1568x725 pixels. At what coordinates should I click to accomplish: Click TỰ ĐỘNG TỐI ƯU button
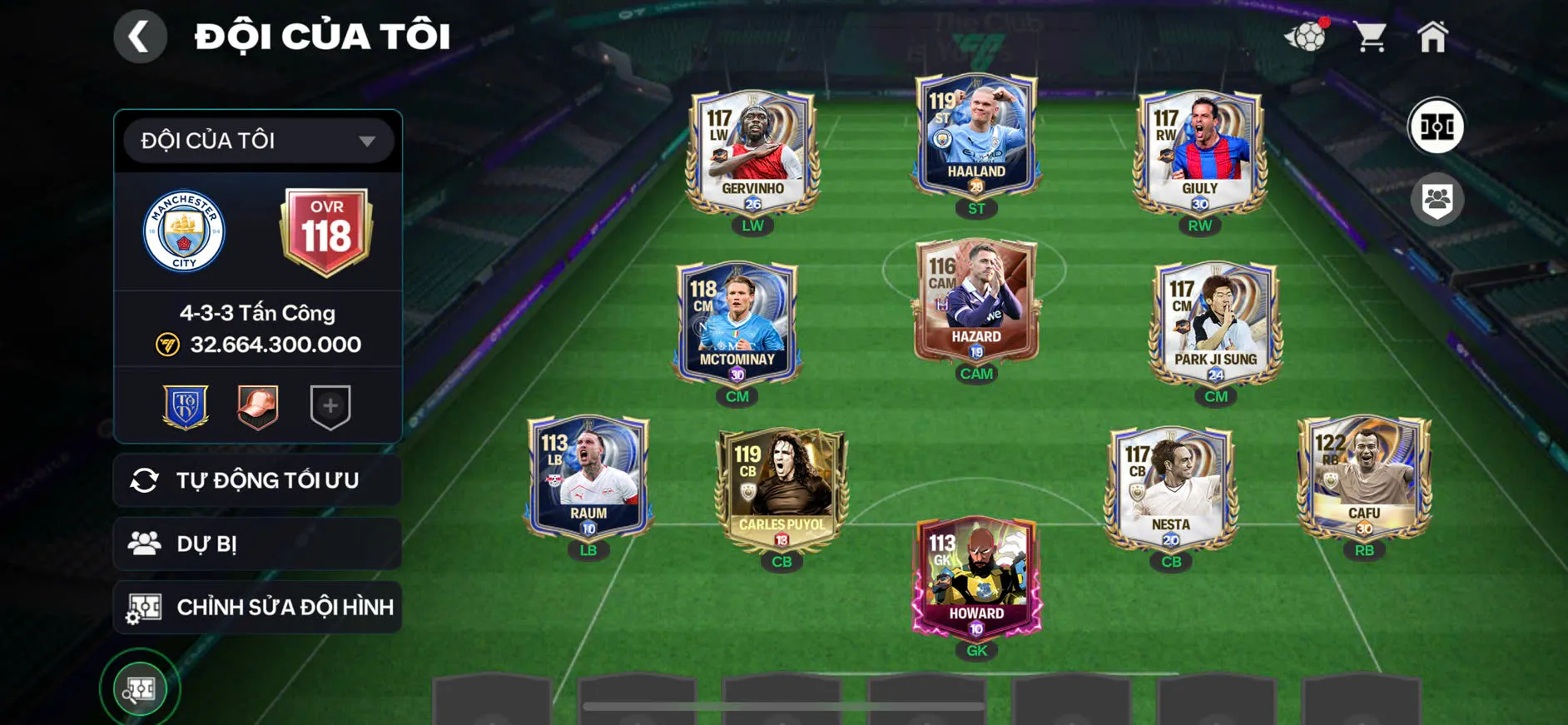point(257,480)
